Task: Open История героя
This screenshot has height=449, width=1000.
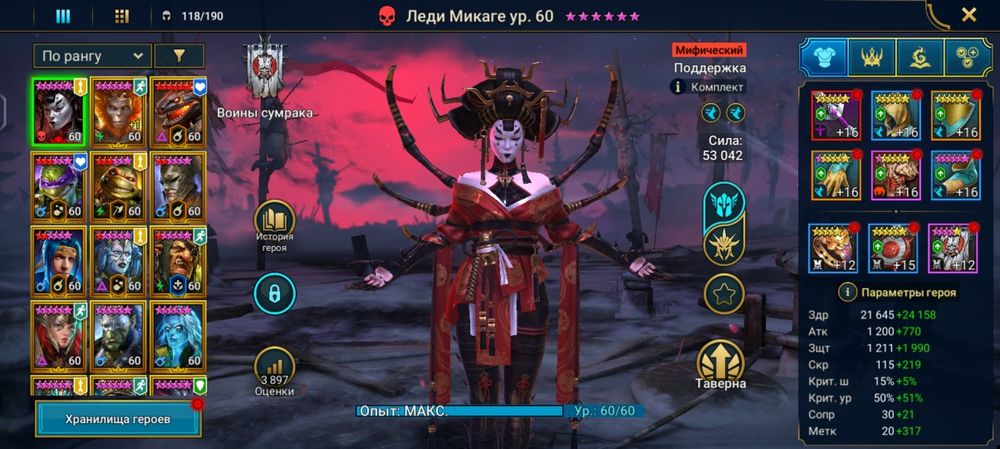Action: pos(274,226)
